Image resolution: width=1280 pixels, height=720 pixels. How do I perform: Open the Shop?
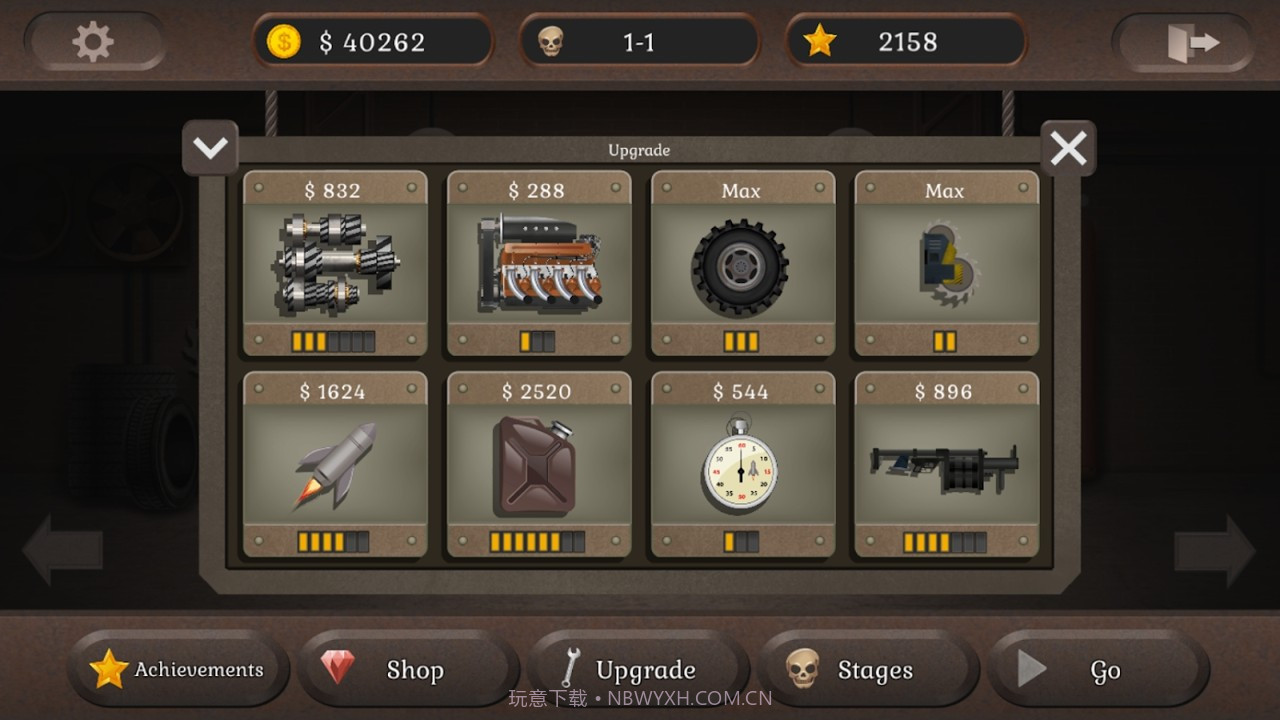(x=408, y=669)
